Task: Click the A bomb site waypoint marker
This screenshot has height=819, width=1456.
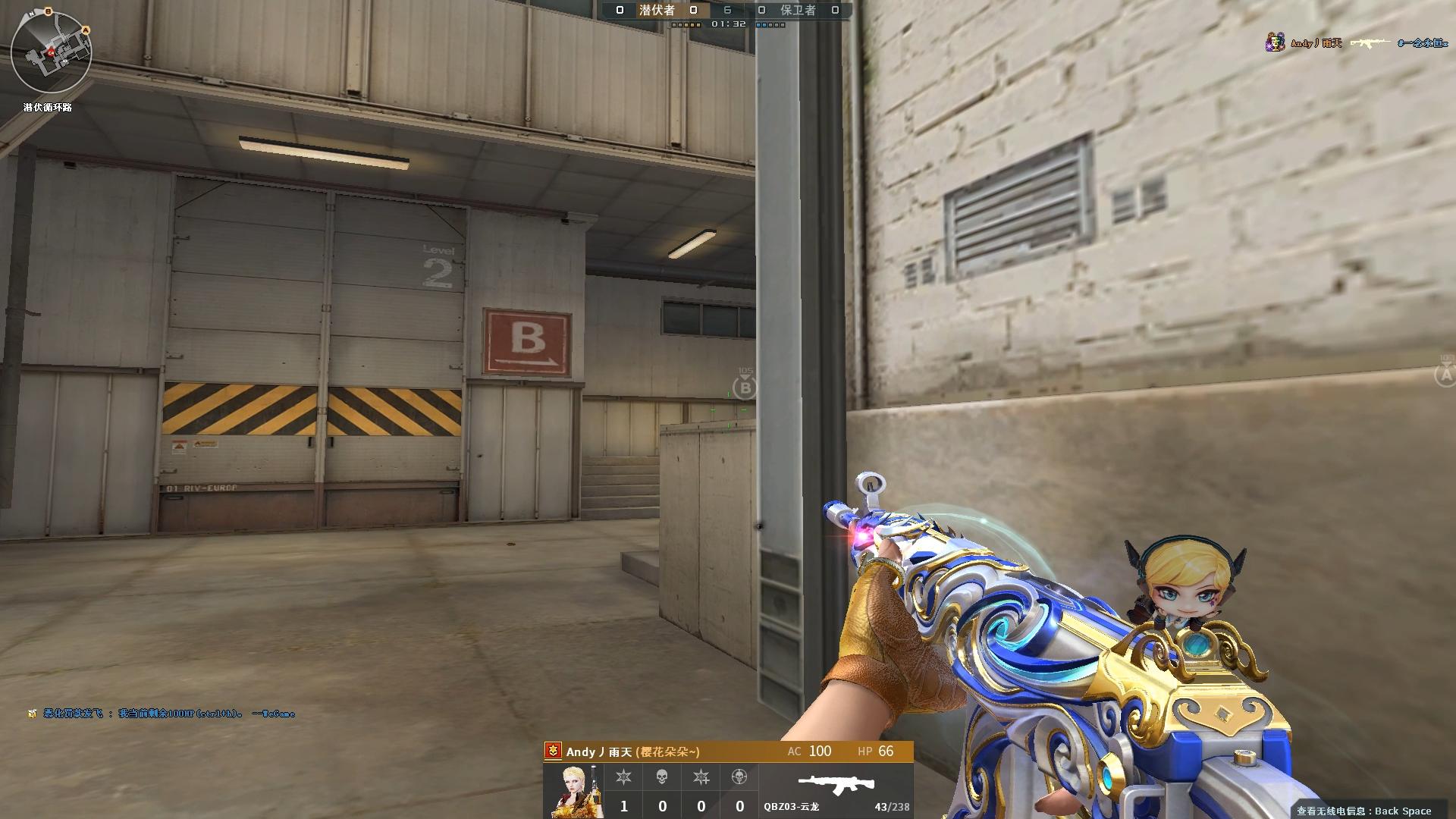Action: point(1445,373)
